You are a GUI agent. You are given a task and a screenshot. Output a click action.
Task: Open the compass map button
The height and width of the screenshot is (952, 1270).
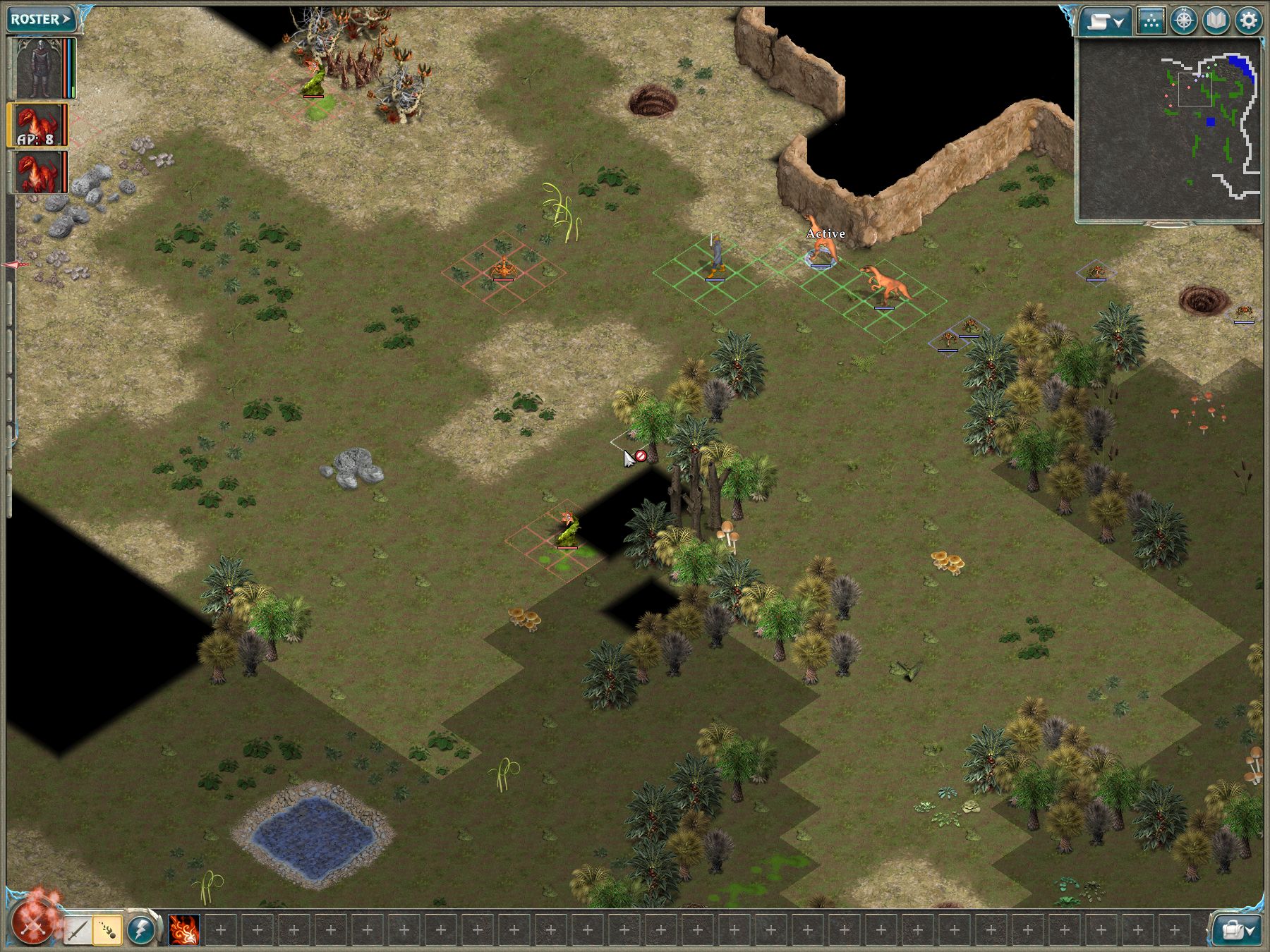(1183, 21)
